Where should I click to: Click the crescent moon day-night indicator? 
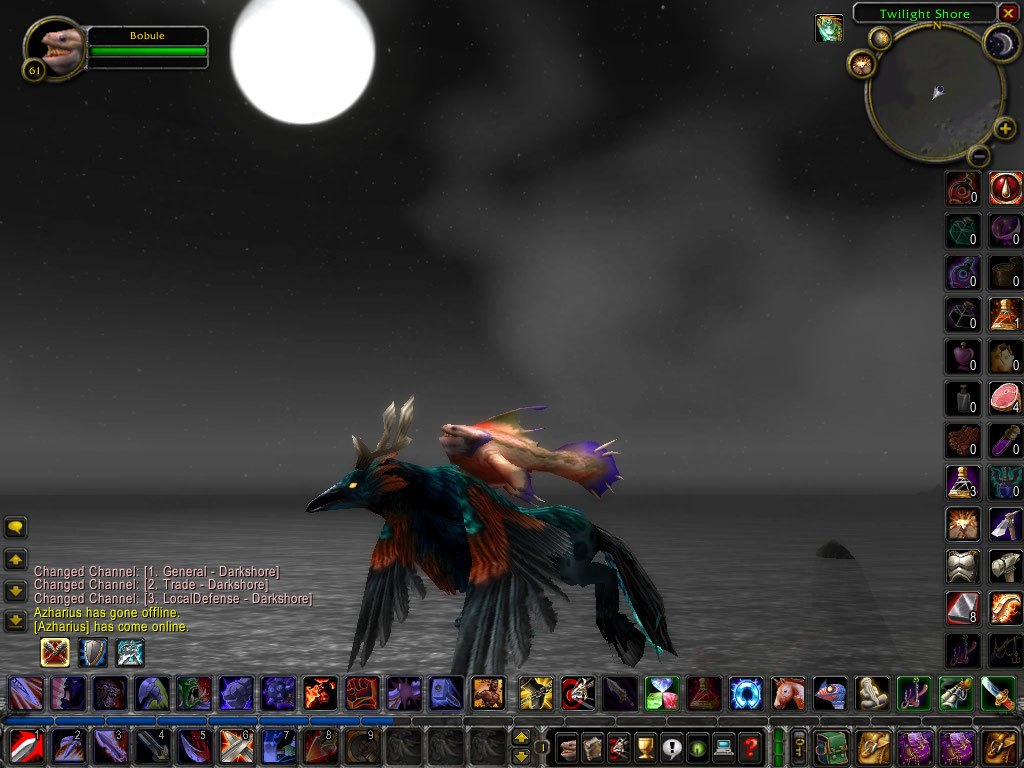(1000, 41)
